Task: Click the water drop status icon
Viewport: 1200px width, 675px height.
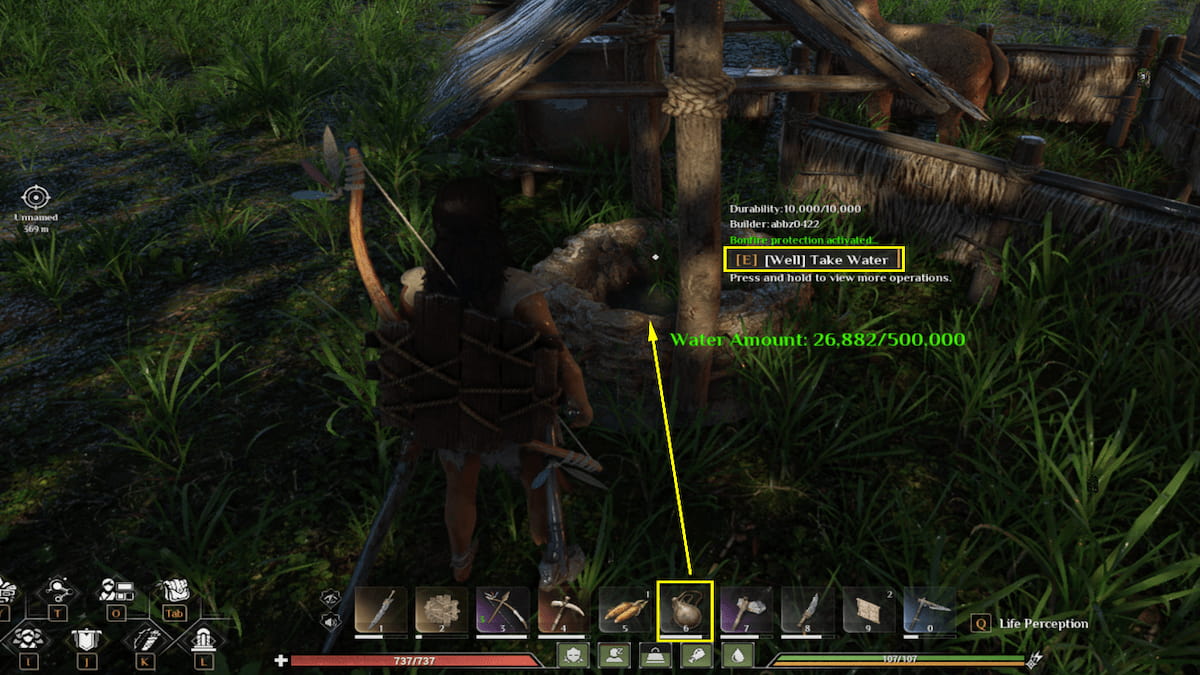Action: pos(738,655)
